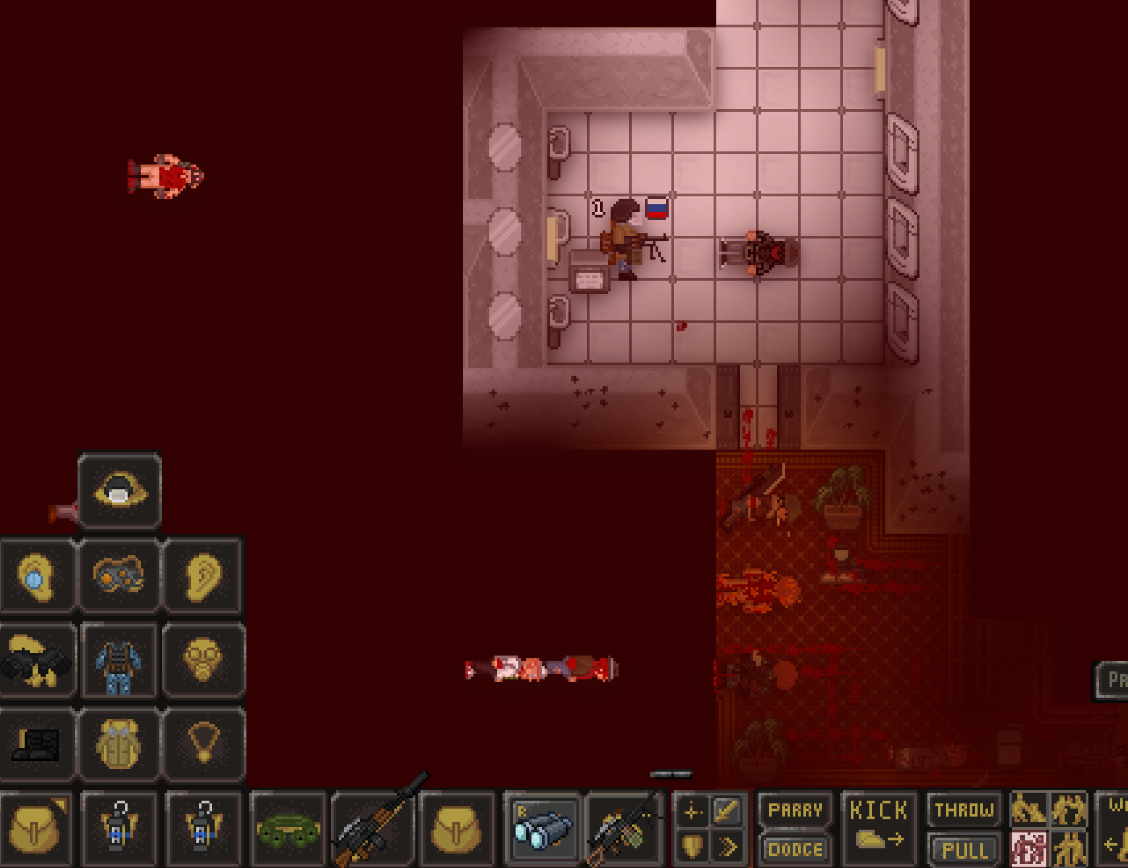
Task: Open the backpack equipment slot
Action: pos(120,744)
